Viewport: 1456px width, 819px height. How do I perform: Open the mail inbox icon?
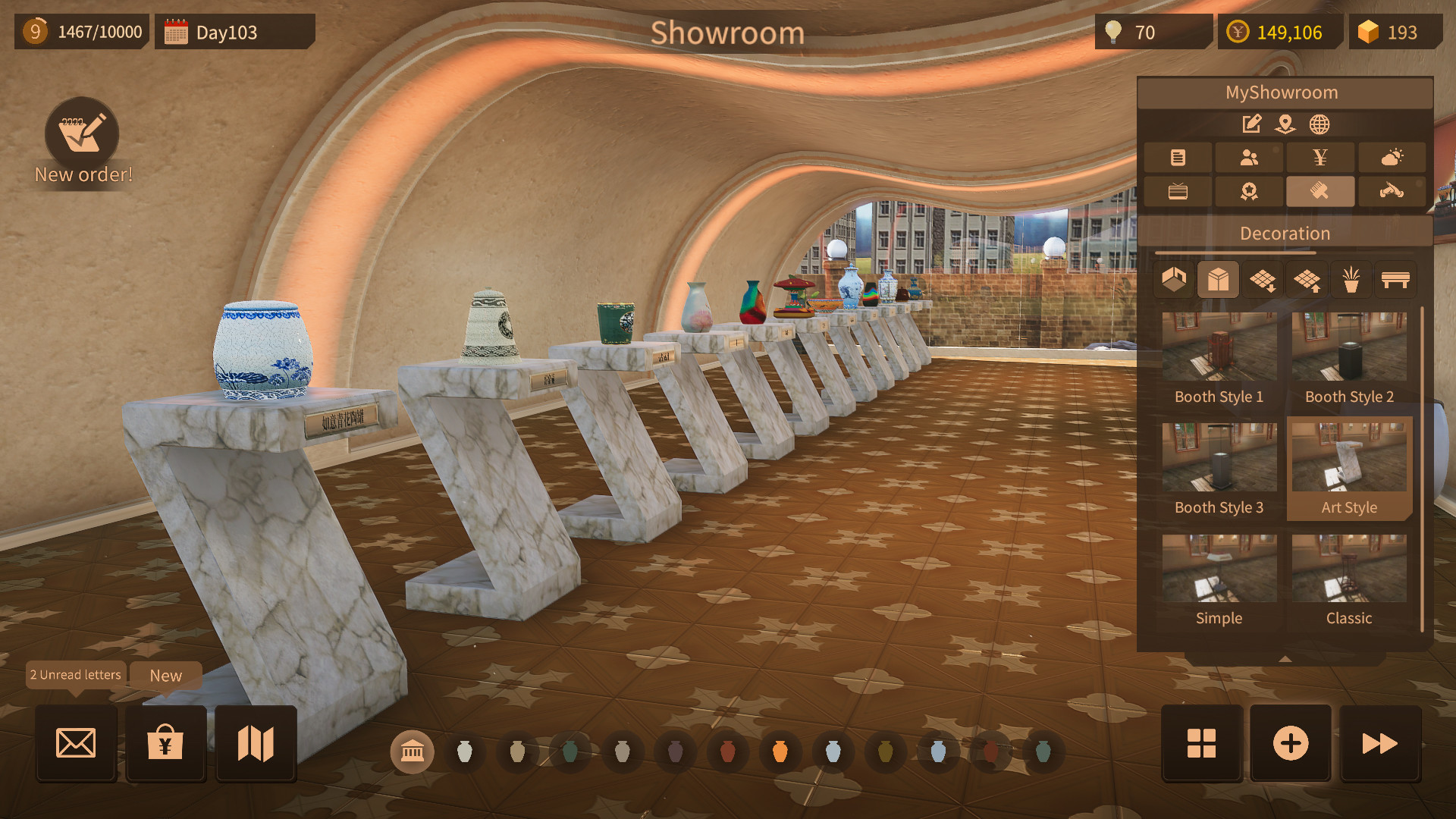point(75,744)
